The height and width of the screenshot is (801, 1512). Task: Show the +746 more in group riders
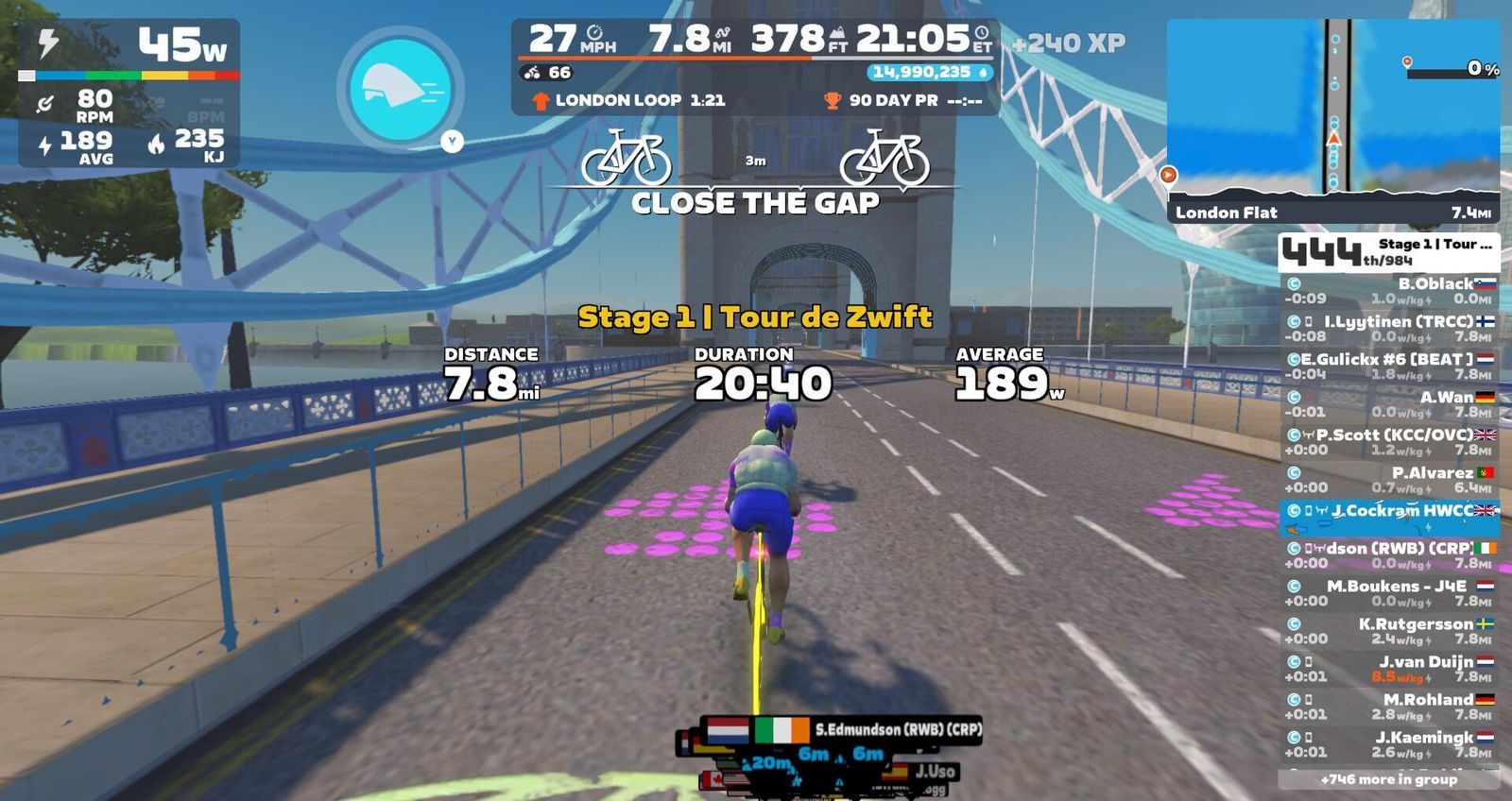tap(1389, 779)
